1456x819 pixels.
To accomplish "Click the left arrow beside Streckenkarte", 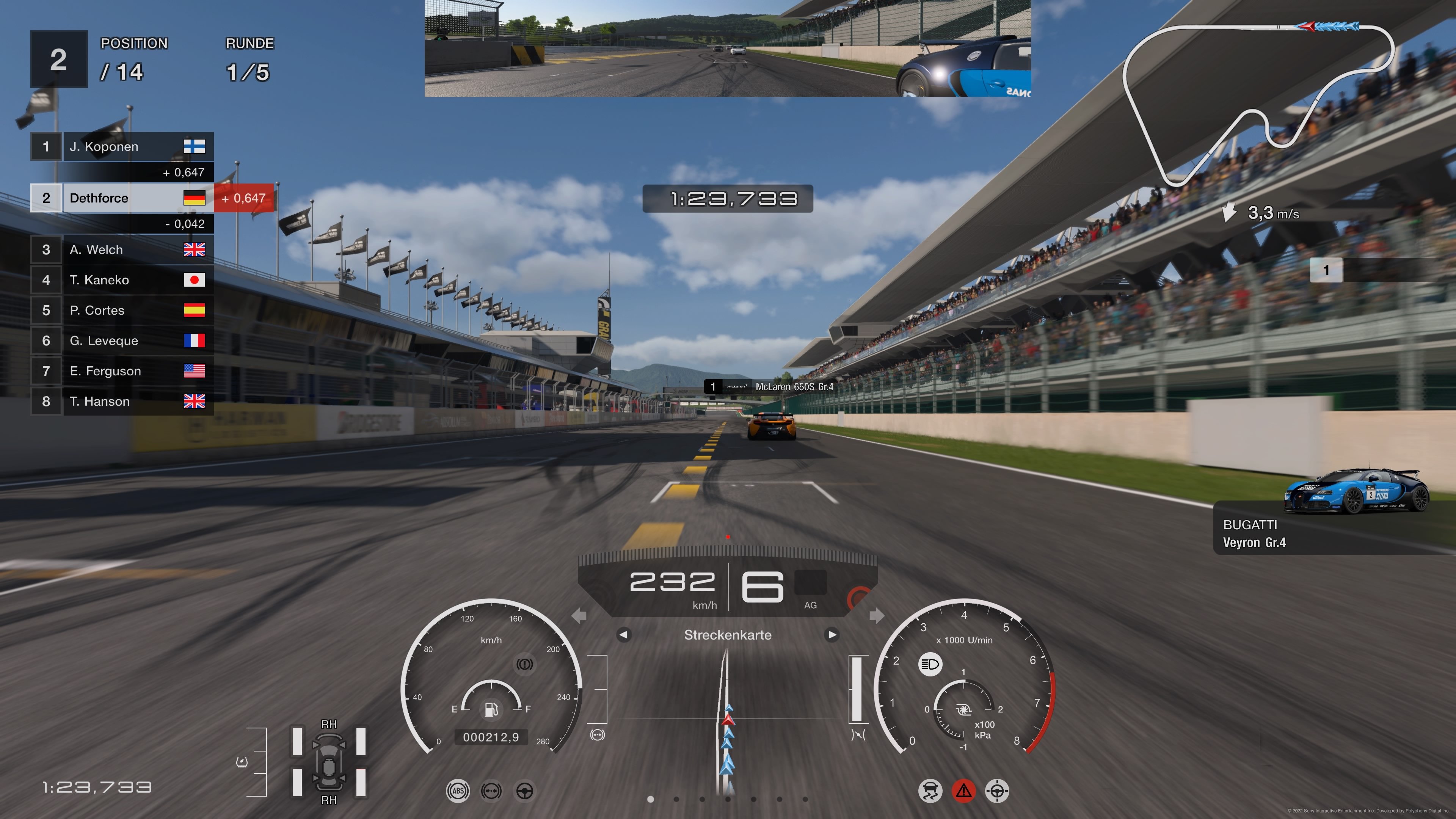I will coord(624,635).
